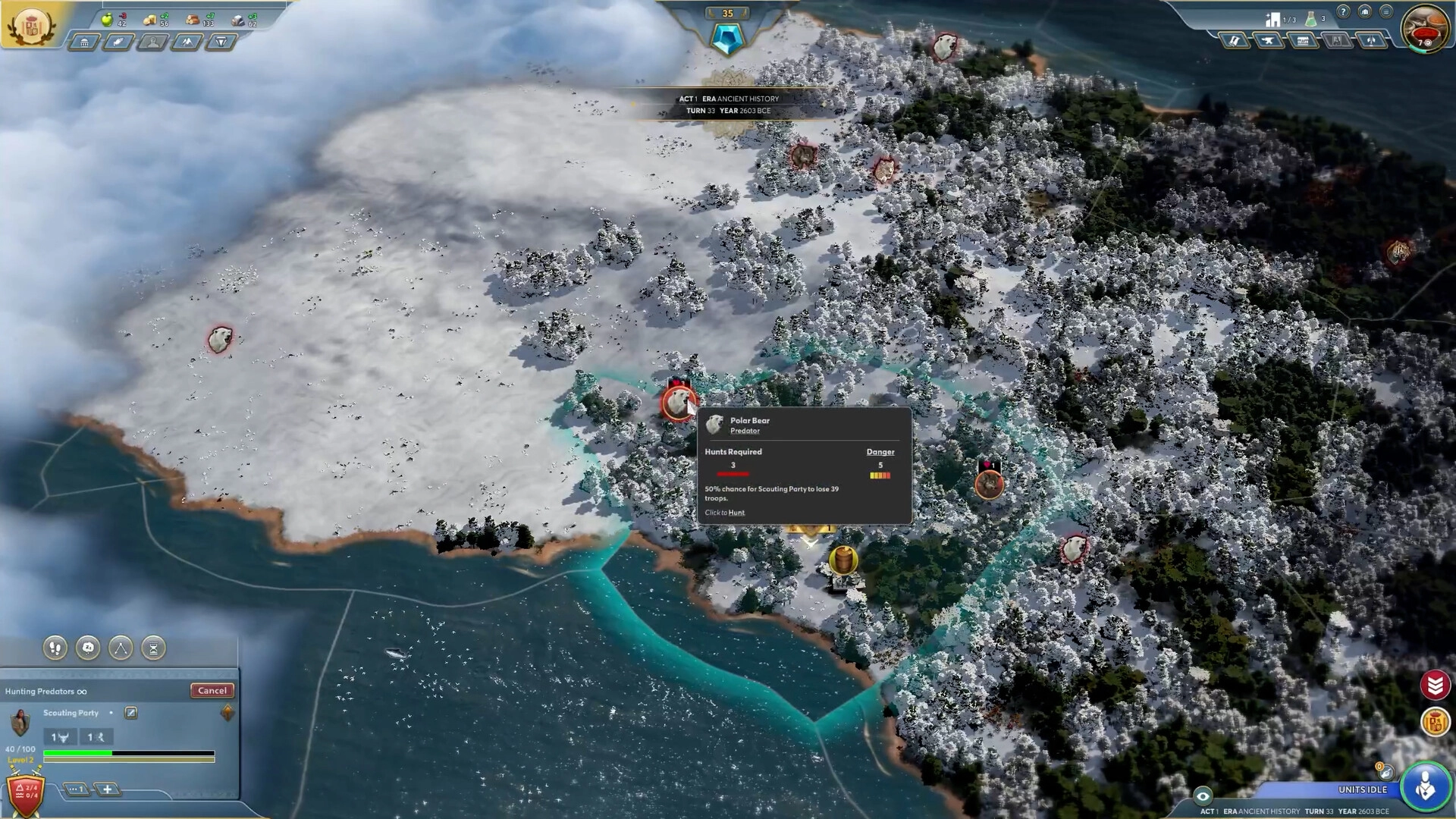
Task: Rename the Scouting Party
Action: [131, 713]
